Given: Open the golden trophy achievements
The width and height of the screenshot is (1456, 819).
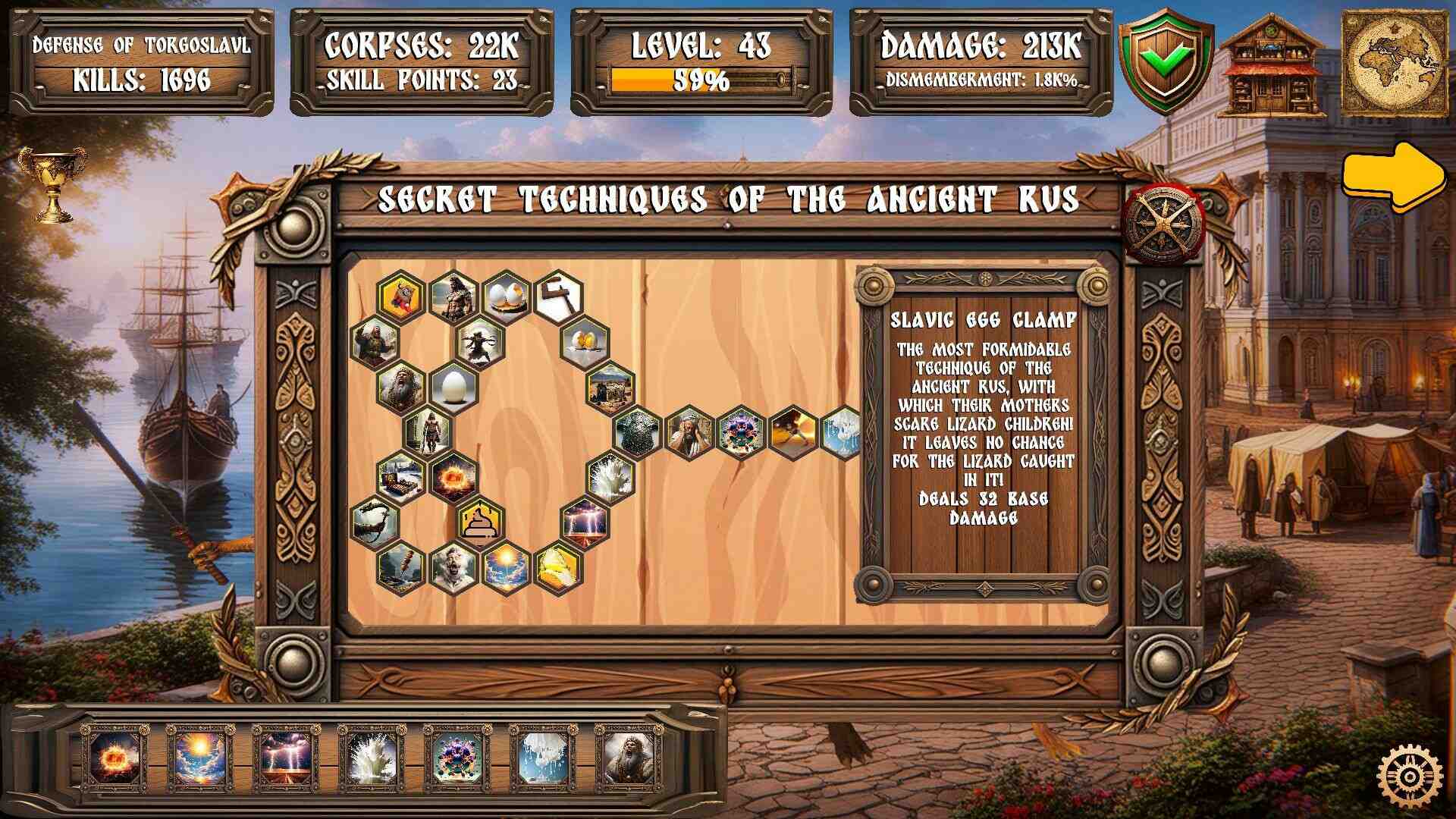Looking at the screenshot, I should [52, 184].
